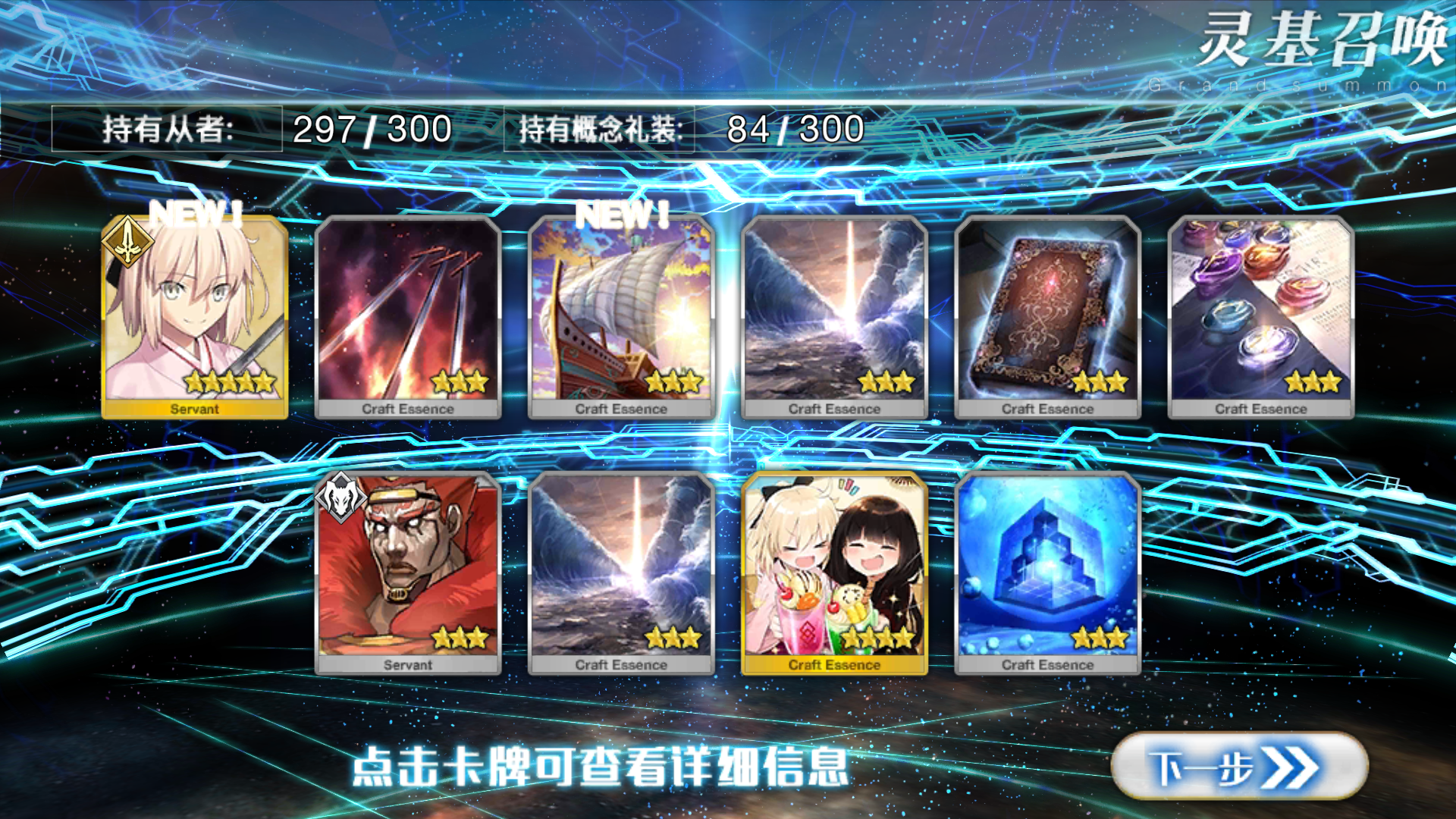The image size is (1456, 819).
Task: Click the Berserker wolf class icon
Action: click(x=342, y=498)
